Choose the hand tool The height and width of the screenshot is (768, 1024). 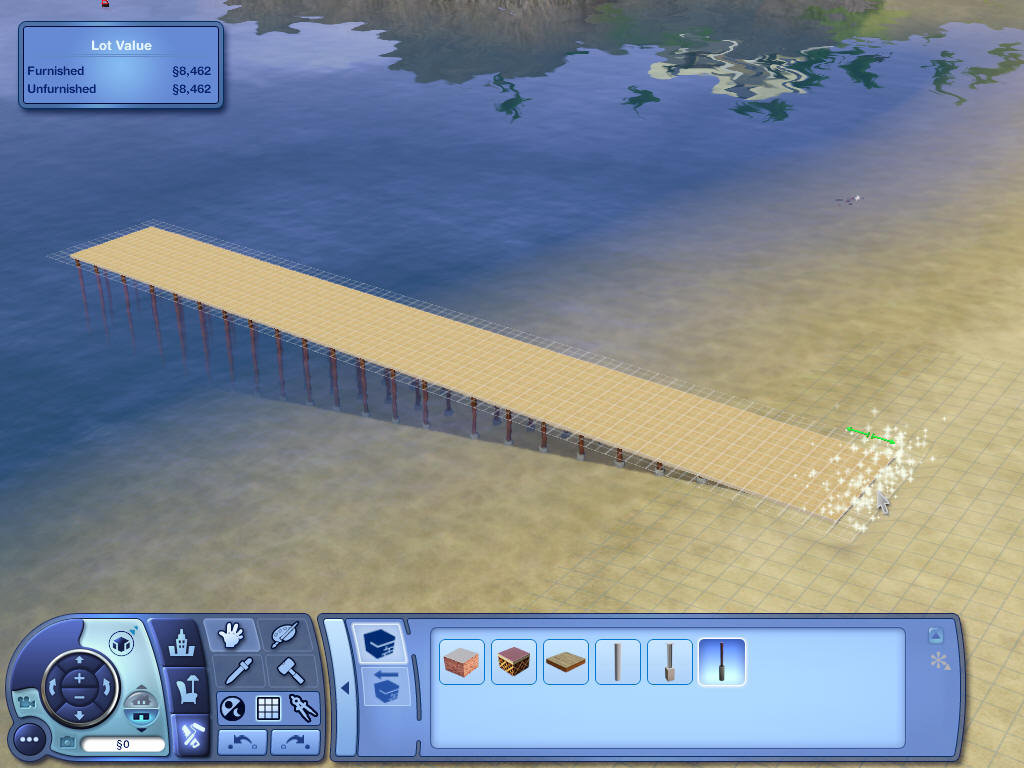231,636
